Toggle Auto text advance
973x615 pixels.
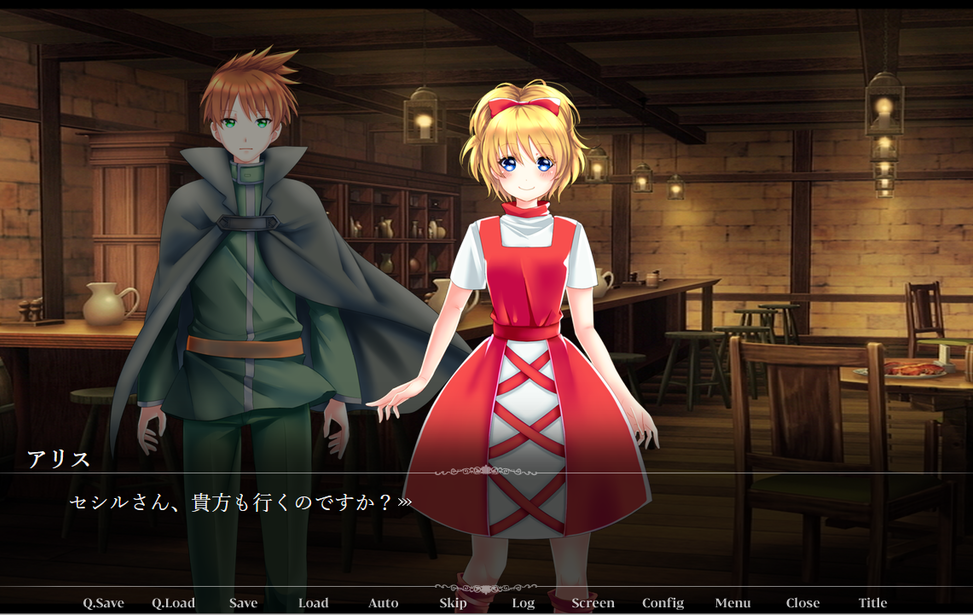coord(383,603)
